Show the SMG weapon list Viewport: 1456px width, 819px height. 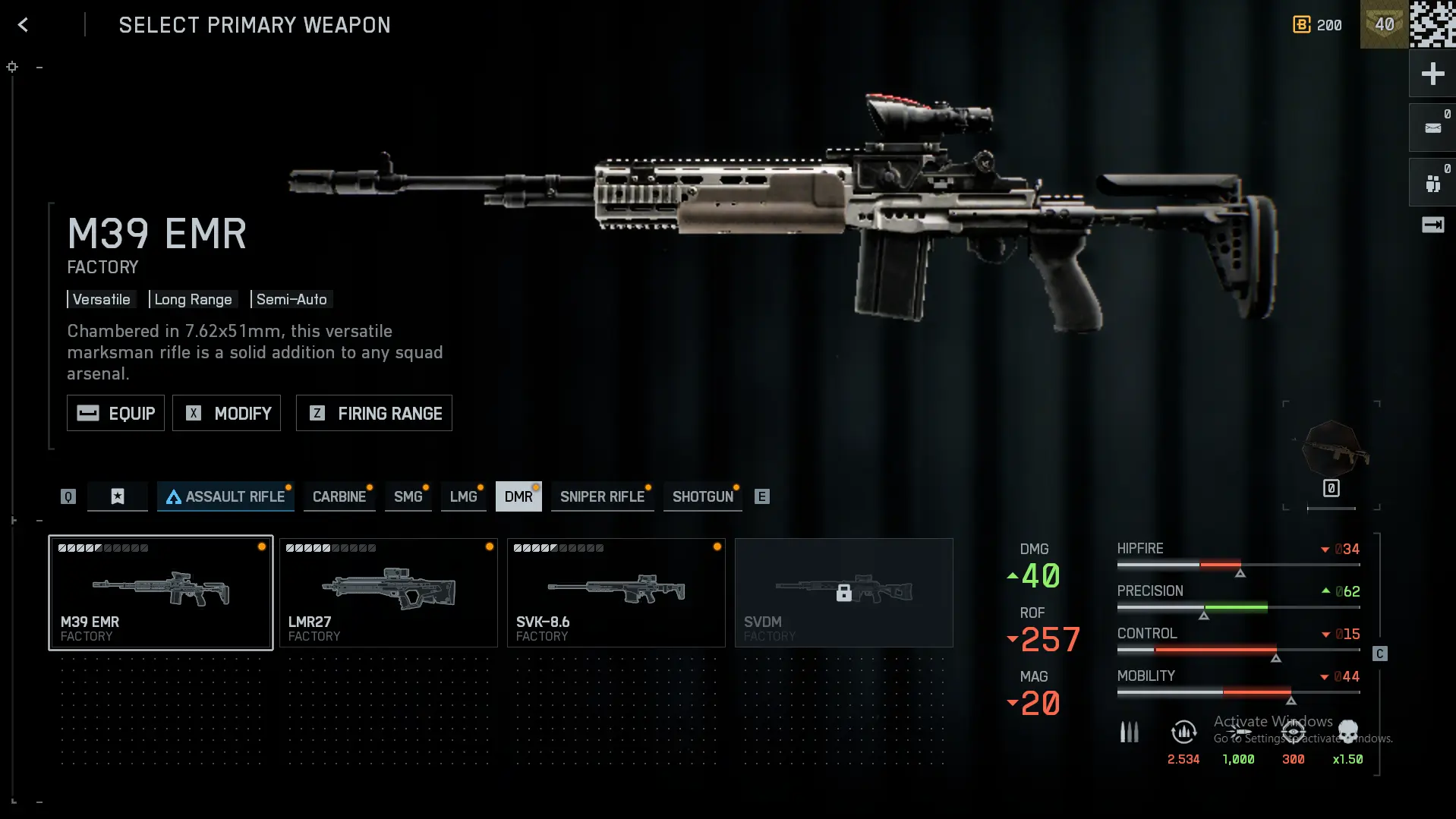408,496
